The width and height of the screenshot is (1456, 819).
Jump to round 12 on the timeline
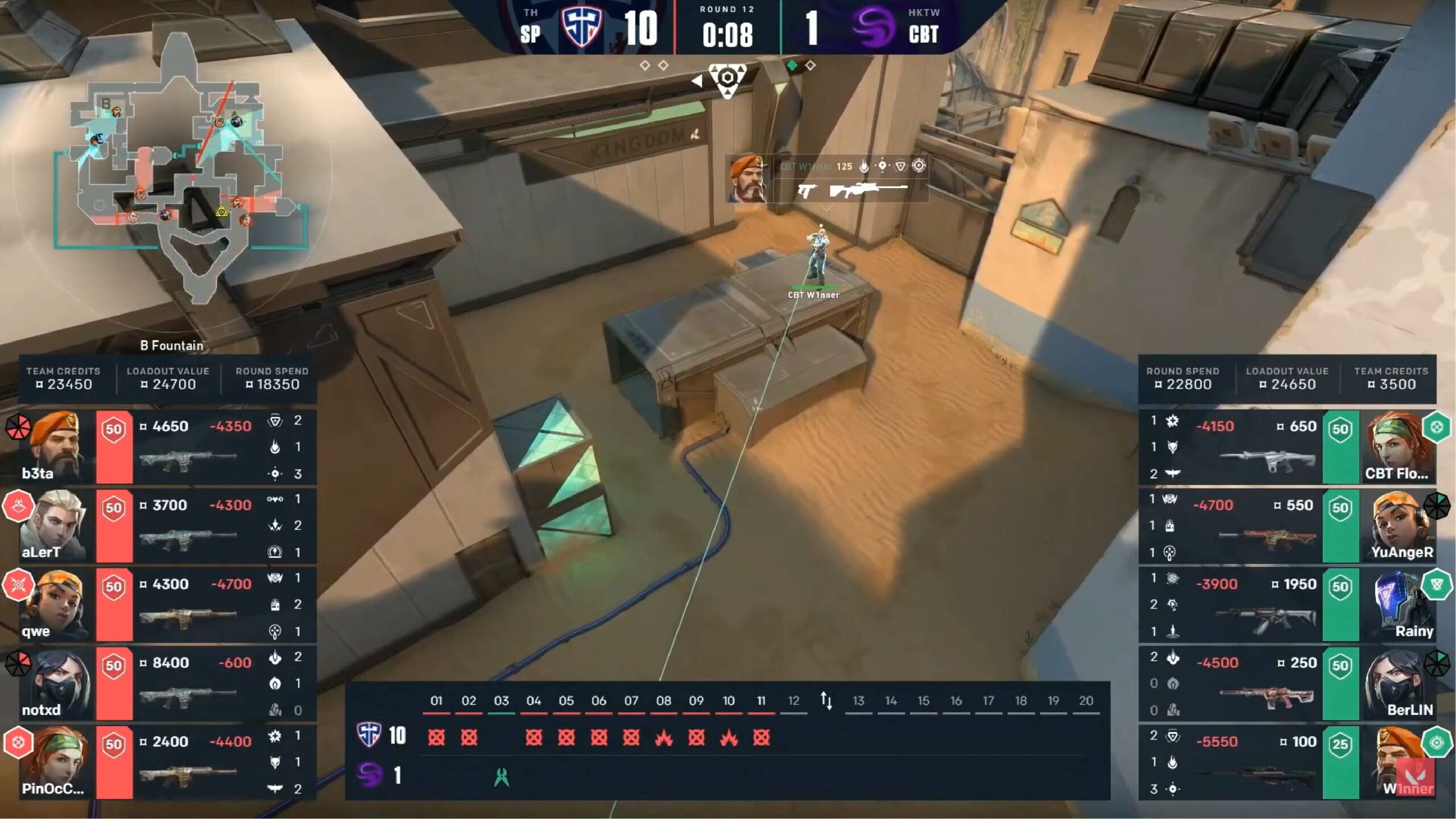tap(793, 701)
